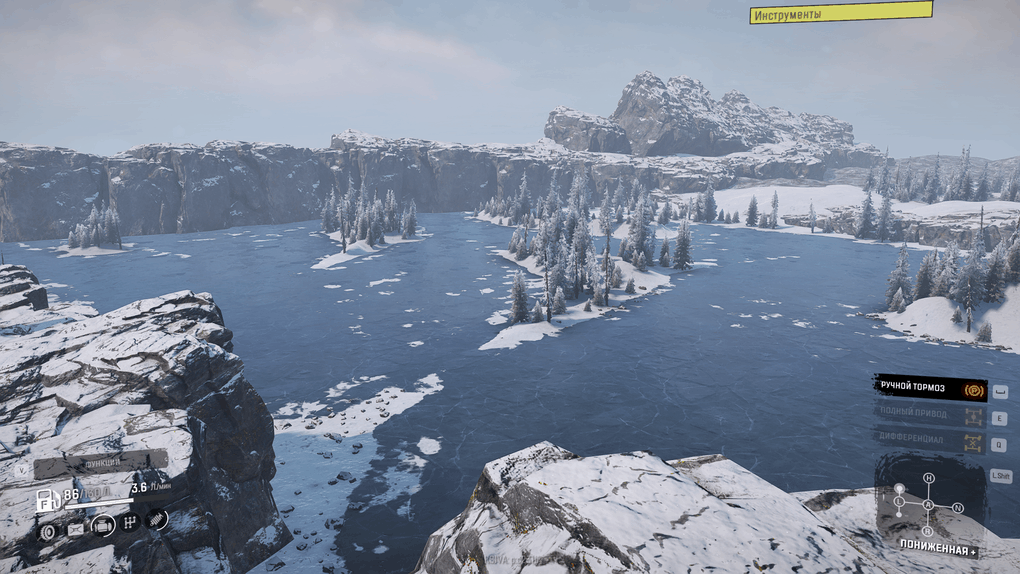Image resolution: width=1020 pixels, height=574 pixels.
Task: Click the fuel pump icon
Action: [x=46, y=501]
